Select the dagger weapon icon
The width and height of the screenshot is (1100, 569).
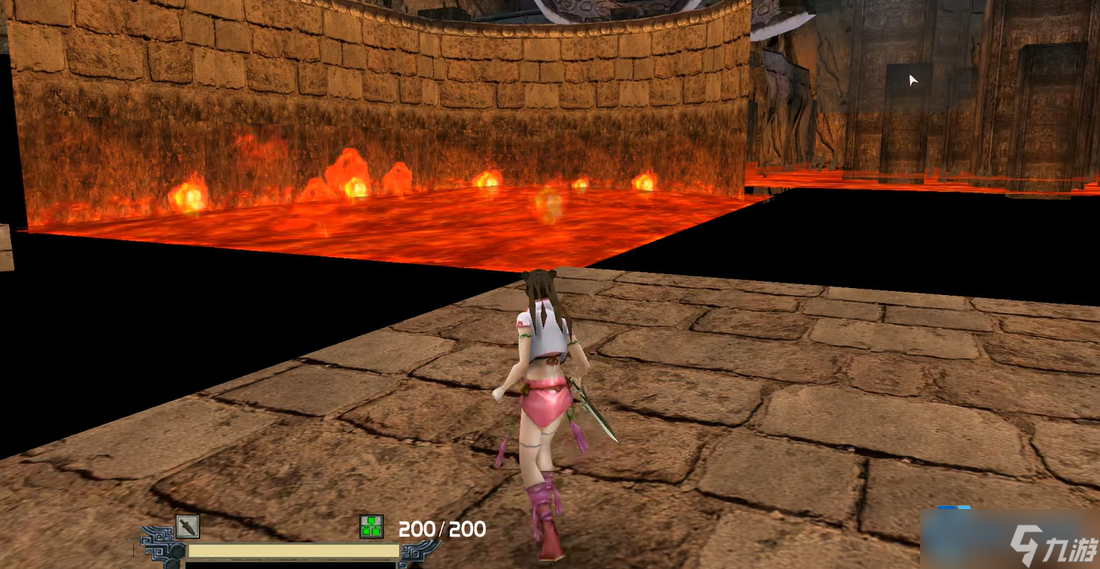pyautogui.click(x=187, y=527)
